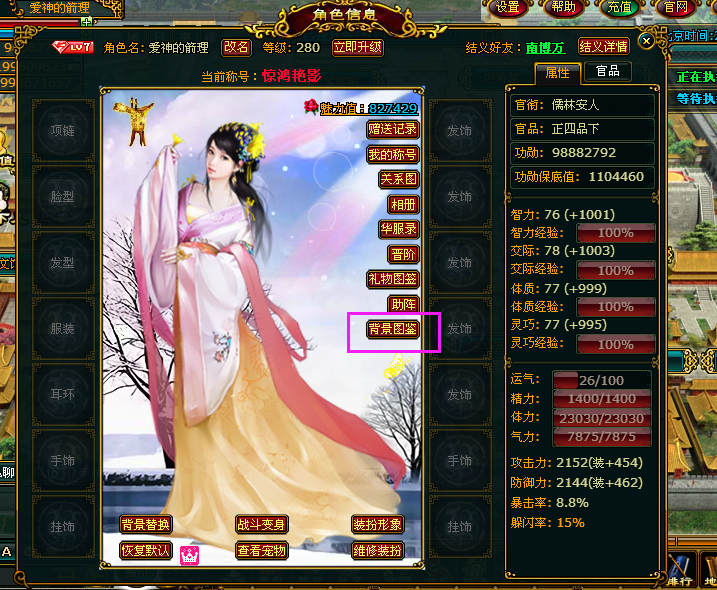Open the 关系图 relationship chart
This screenshot has height=590, width=717.
click(397, 179)
